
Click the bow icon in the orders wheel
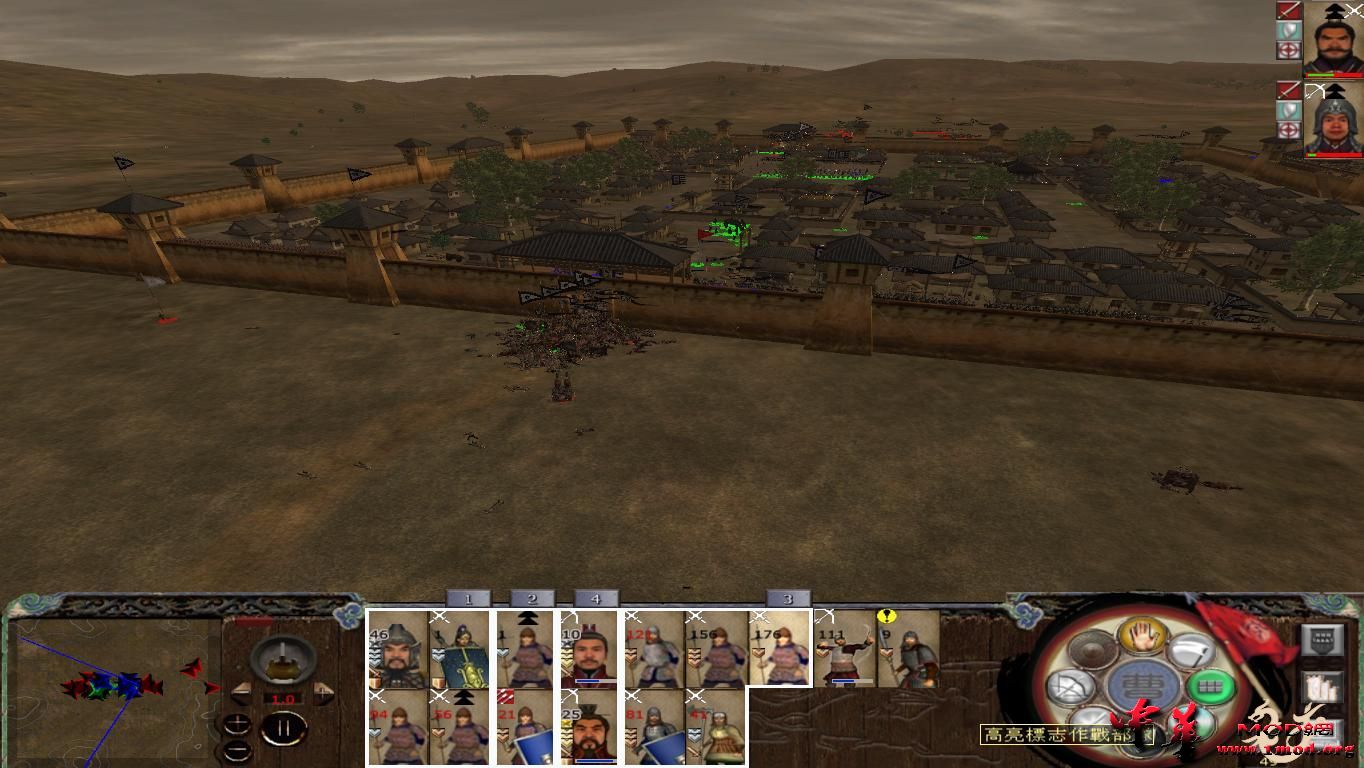click(x=1071, y=688)
